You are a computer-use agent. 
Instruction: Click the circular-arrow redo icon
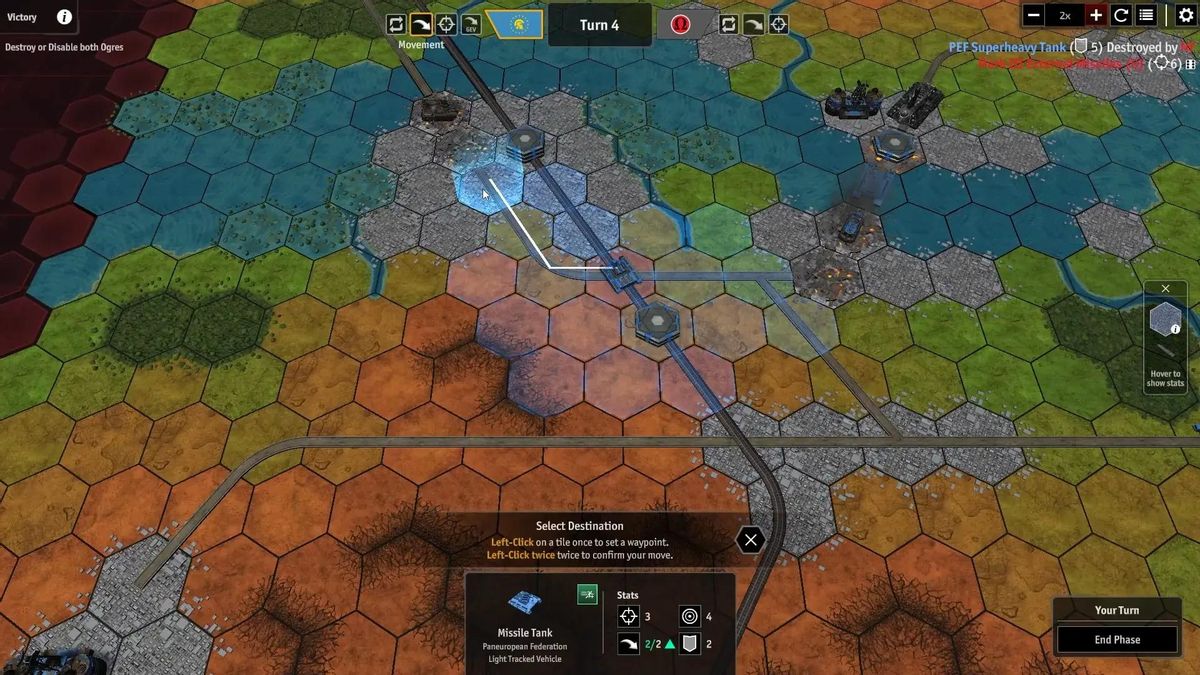point(1121,15)
